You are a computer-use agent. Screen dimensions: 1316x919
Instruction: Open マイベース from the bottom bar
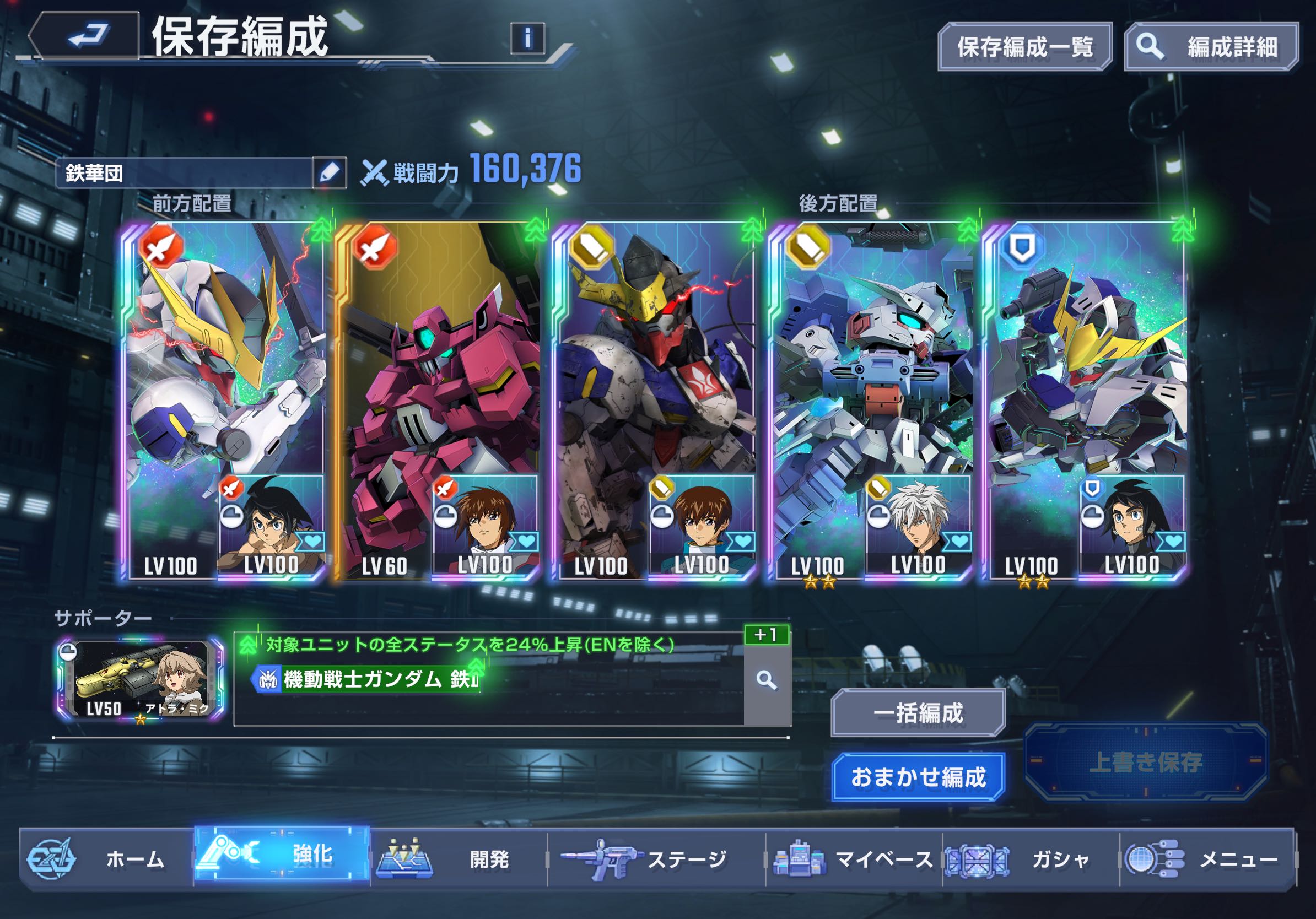(x=854, y=859)
